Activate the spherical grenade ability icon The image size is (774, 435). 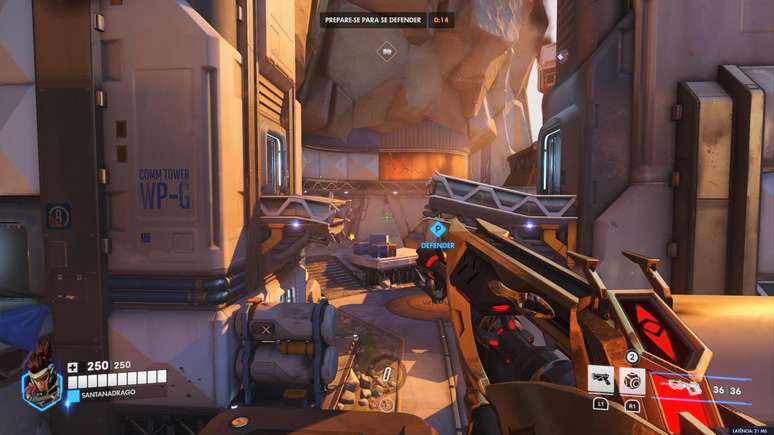(632, 380)
